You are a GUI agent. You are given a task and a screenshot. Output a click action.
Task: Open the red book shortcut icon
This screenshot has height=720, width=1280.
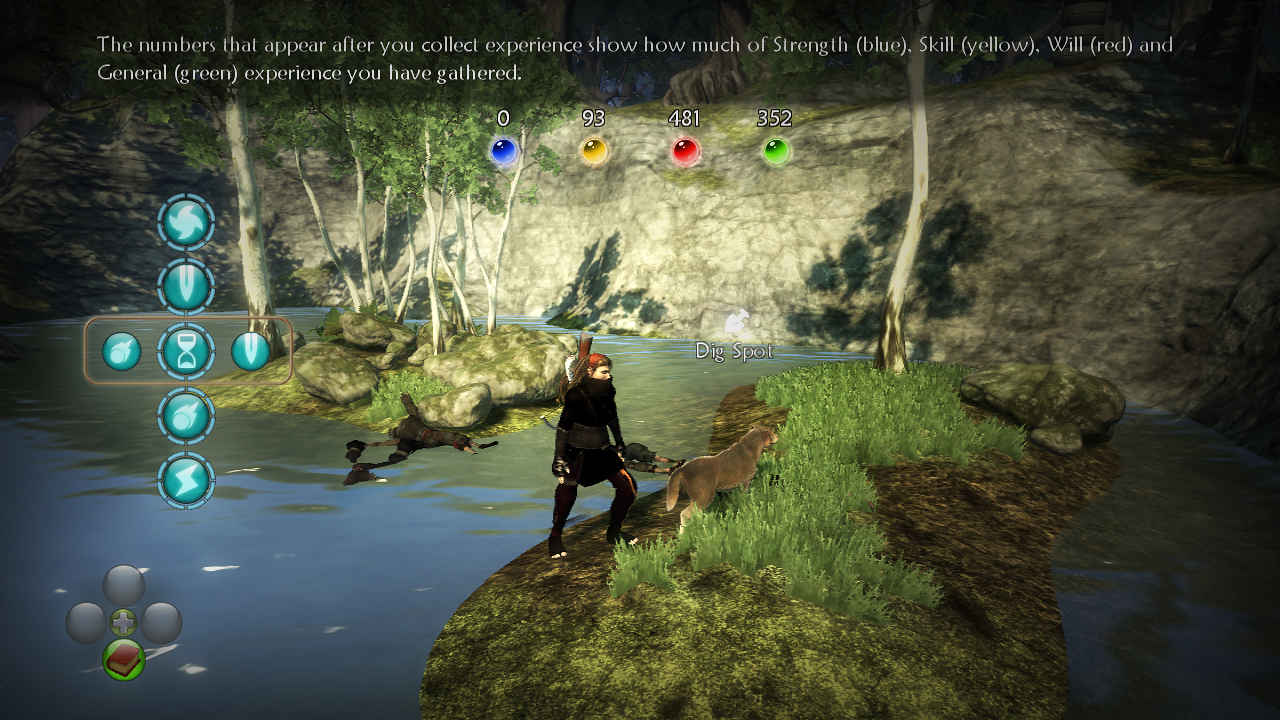pyautogui.click(x=124, y=659)
